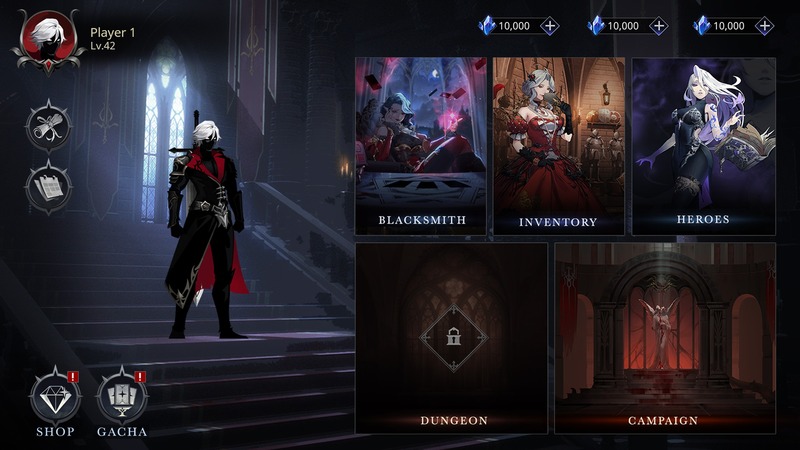The width and height of the screenshot is (800, 450).
Task: Click the rolled scroll icon
Action: [48, 126]
